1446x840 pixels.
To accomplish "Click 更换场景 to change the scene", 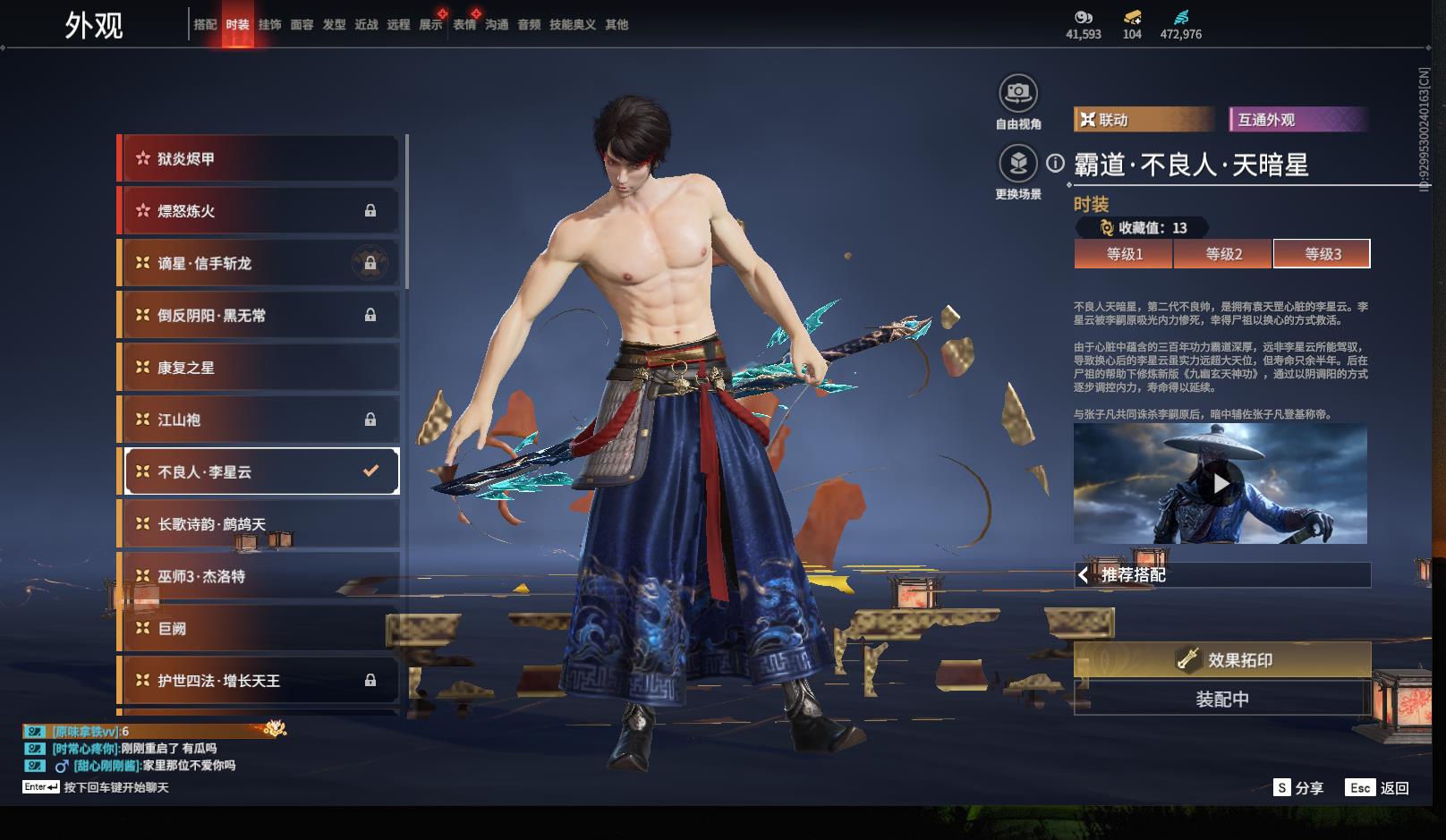I will pos(1018,164).
